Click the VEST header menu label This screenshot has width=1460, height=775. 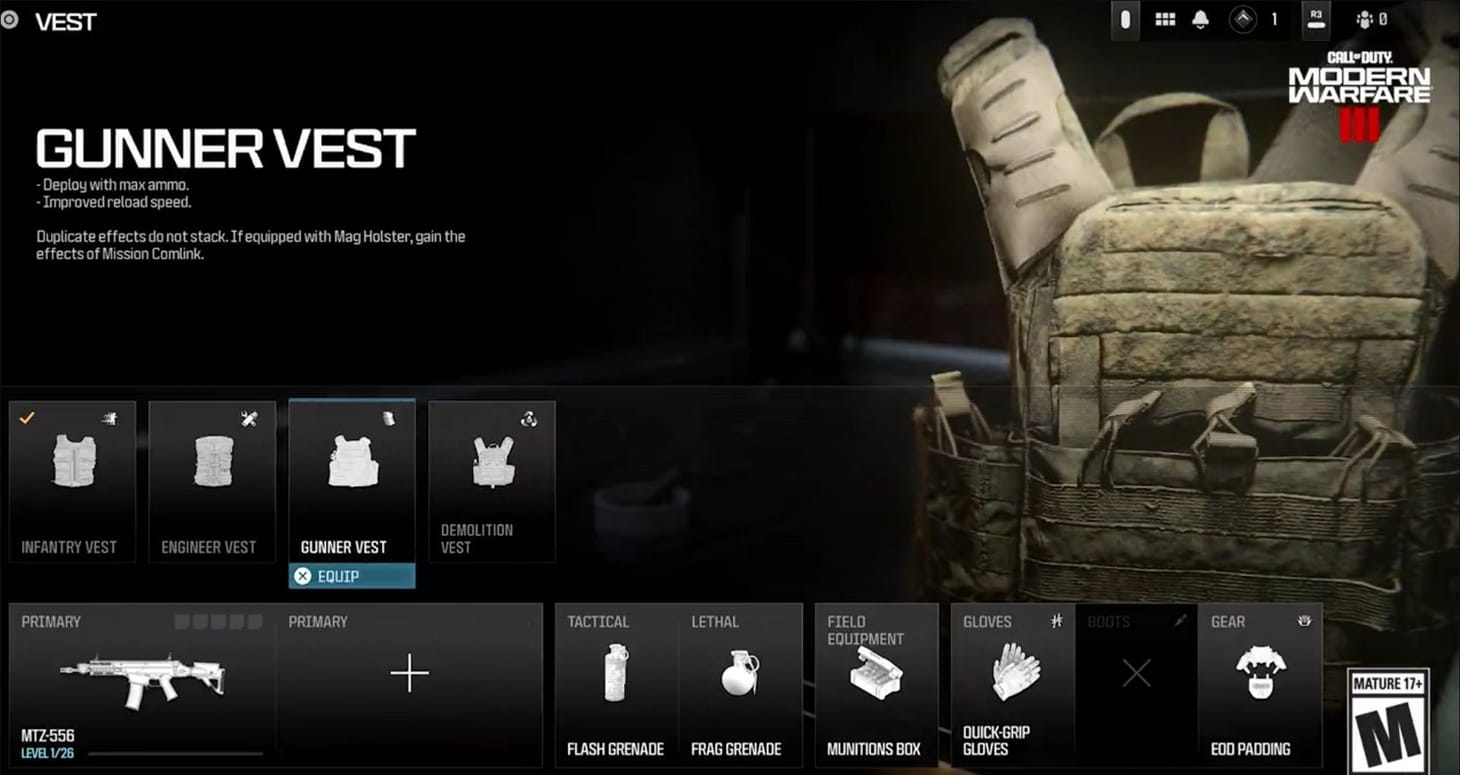pos(66,21)
